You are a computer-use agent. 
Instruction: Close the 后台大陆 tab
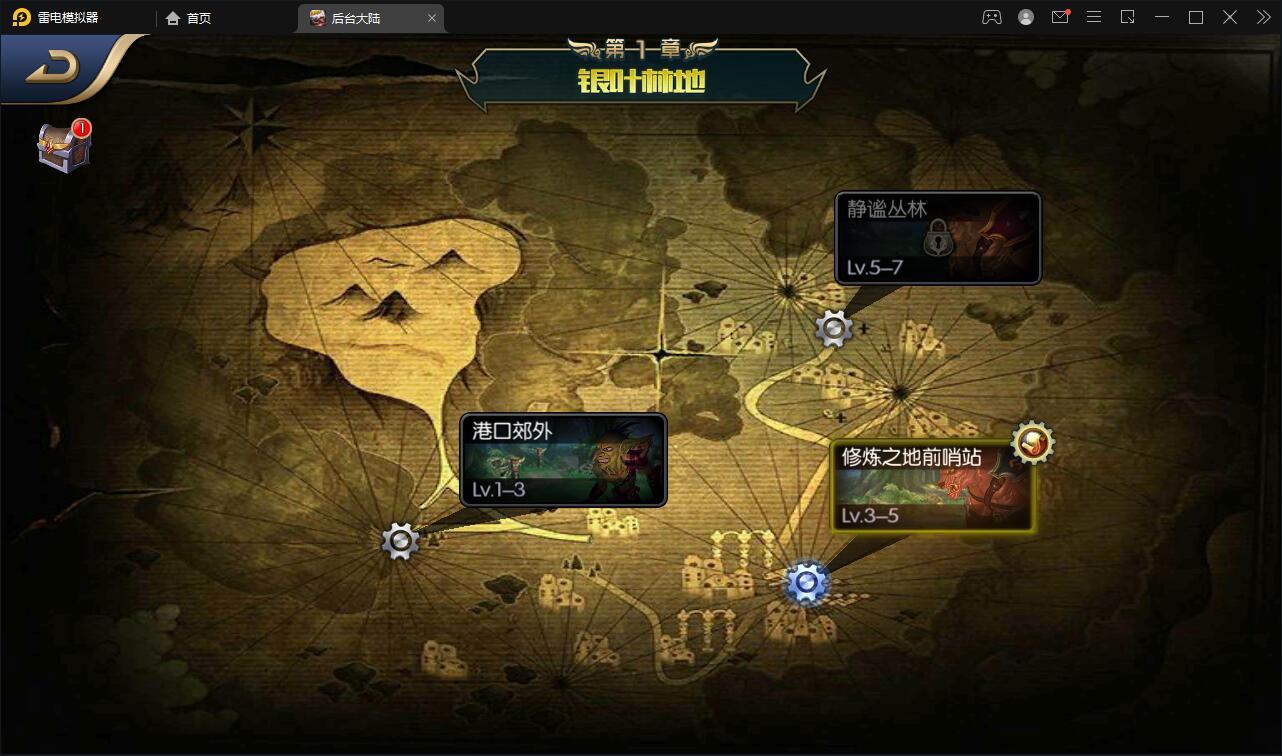coord(431,17)
